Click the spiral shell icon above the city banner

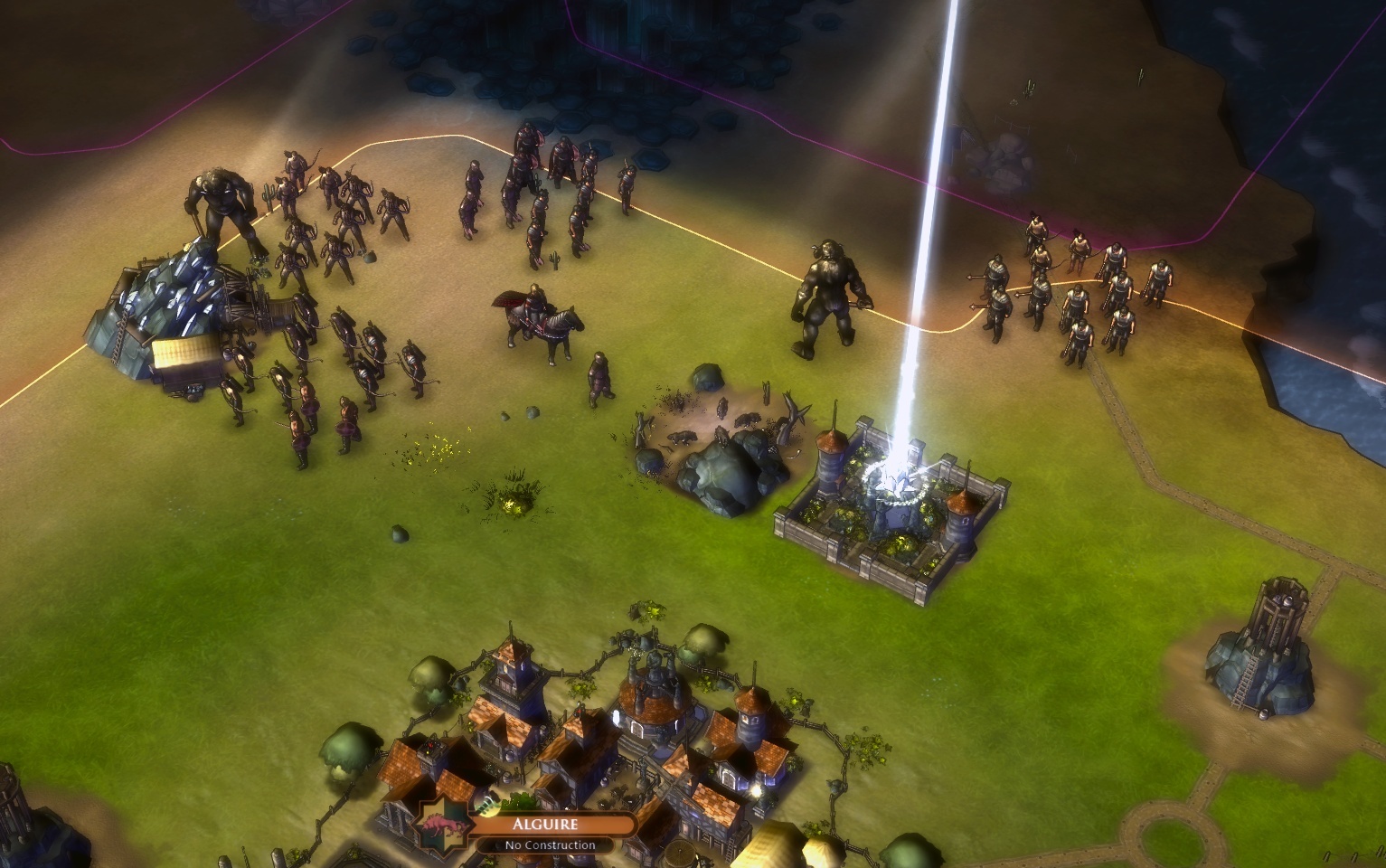point(487,805)
